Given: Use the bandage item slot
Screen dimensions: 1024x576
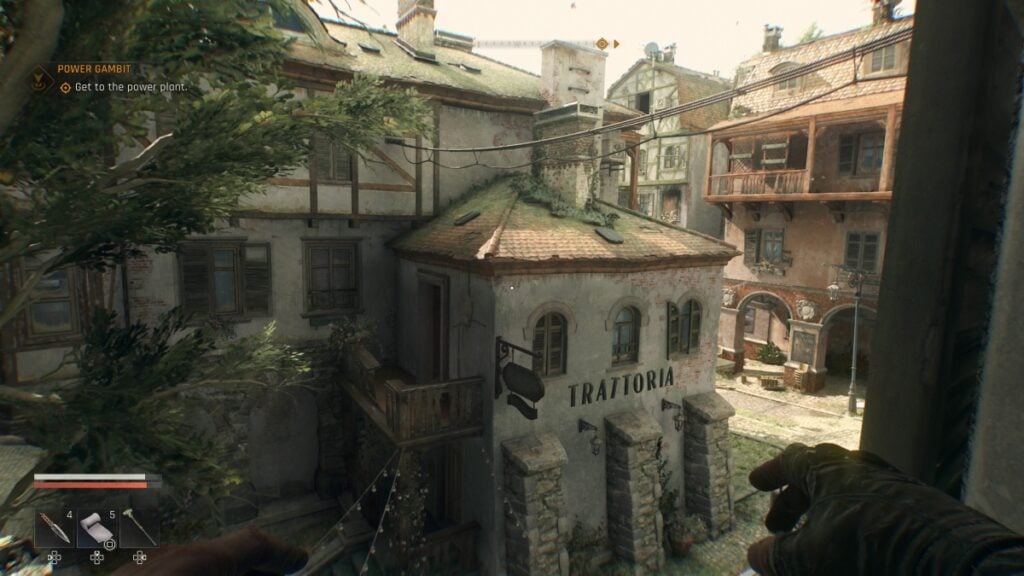Looking at the screenshot, I should coord(96,528).
